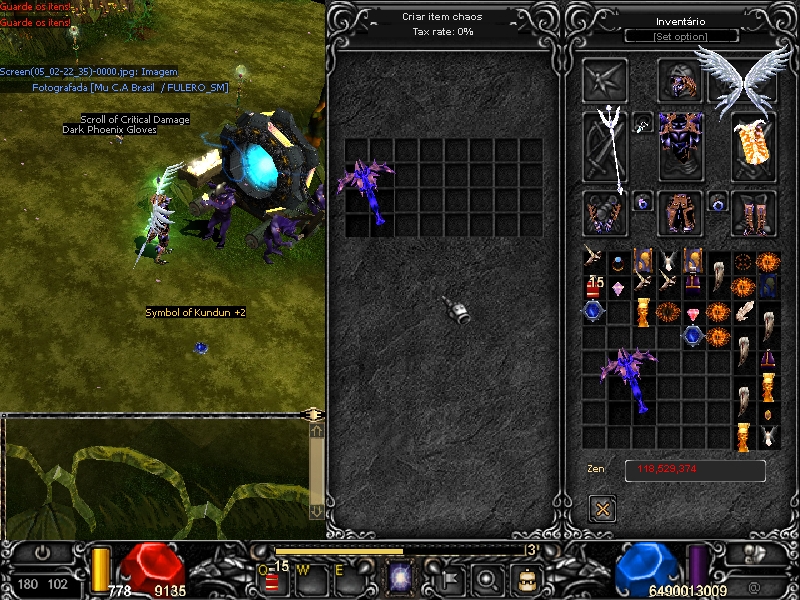Screen dimensions: 800x600
Task: Select the equipped helmet slot
Action: (681, 81)
